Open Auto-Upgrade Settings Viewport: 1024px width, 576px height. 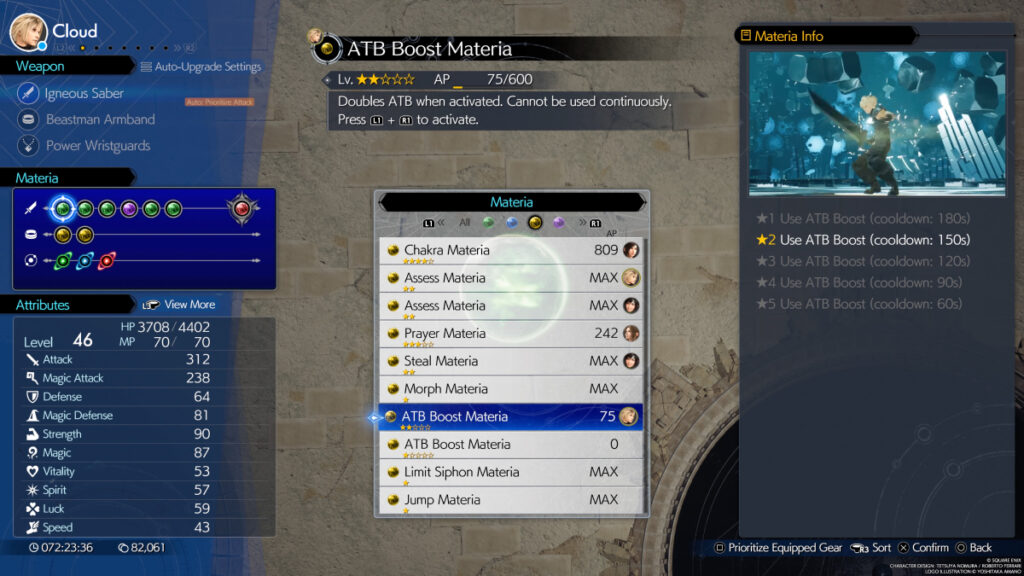pos(201,67)
